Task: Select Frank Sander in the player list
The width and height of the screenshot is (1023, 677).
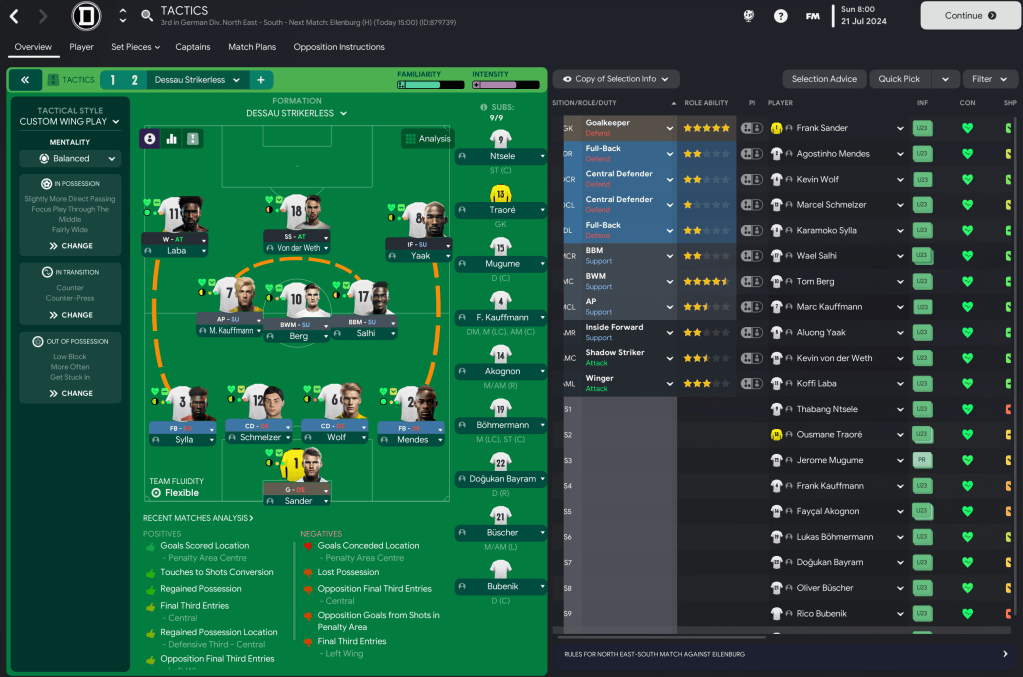Action: (822, 128)
